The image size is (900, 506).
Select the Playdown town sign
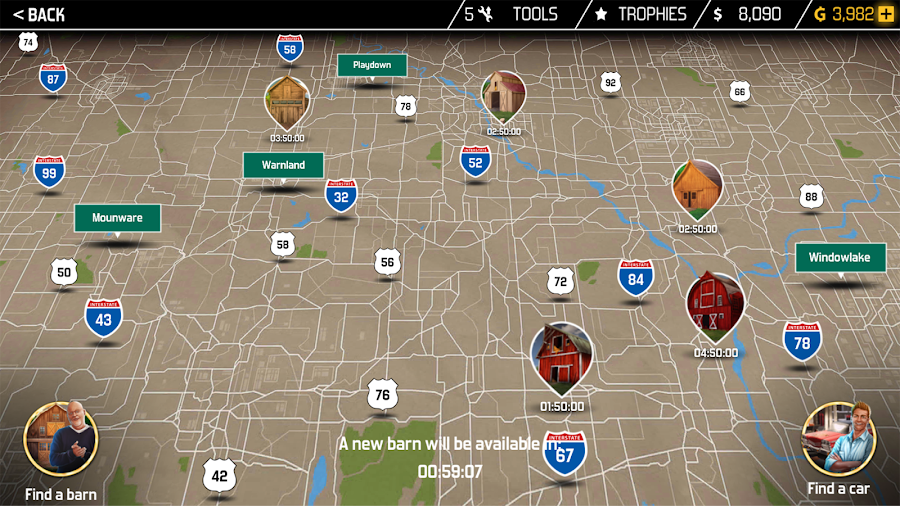(x=372, y=65)
